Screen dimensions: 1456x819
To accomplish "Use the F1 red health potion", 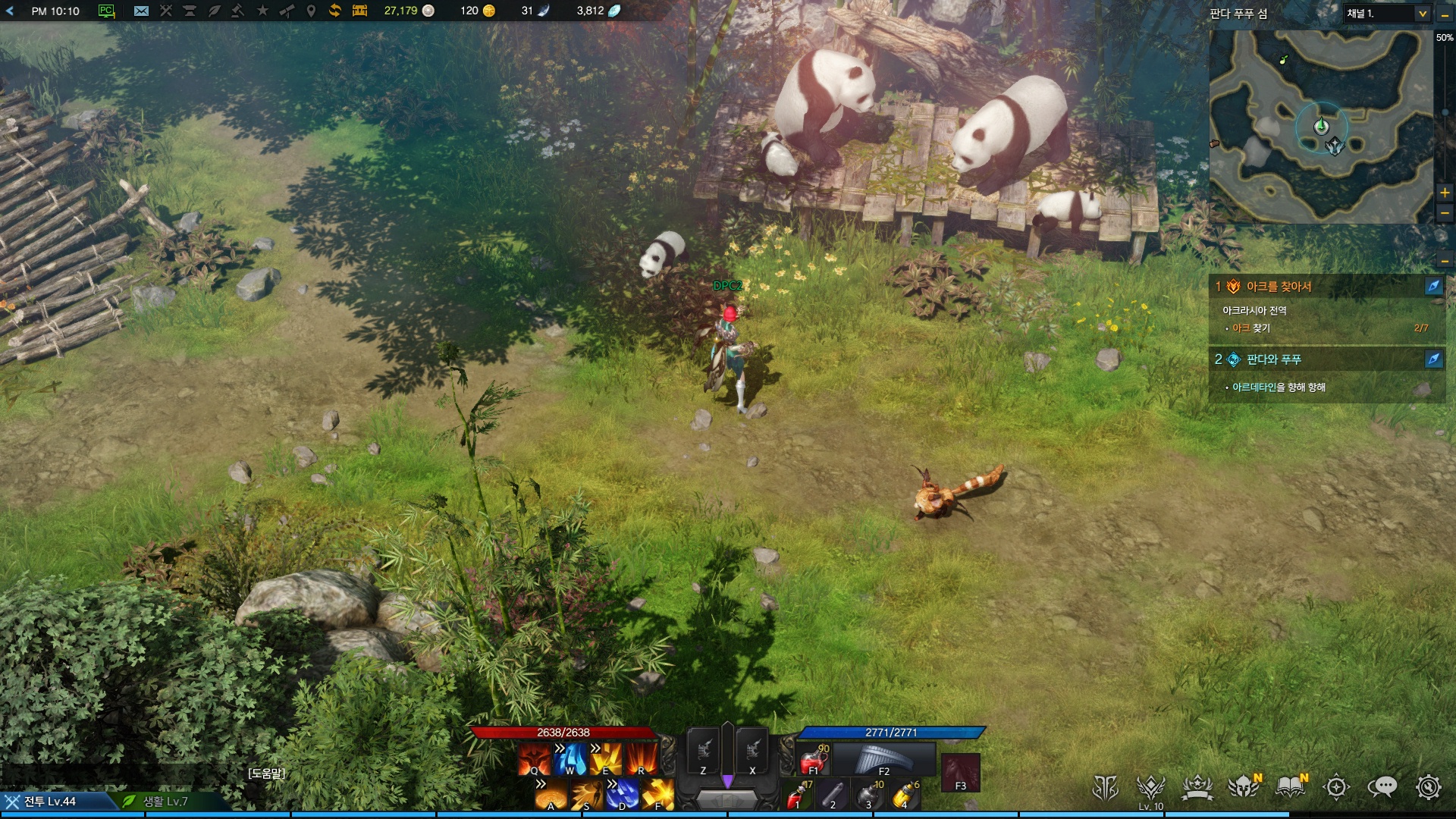I will coord(814,759).
